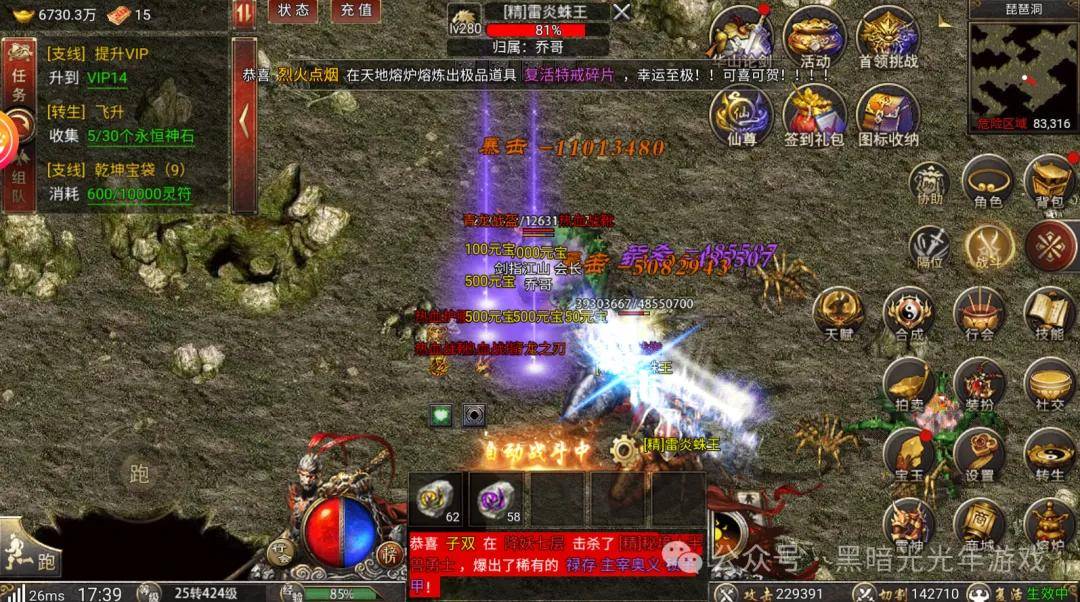Open the 合成 crafting yin-yang icon
This screenshot has height=602, width=1080.
point(910,314)
